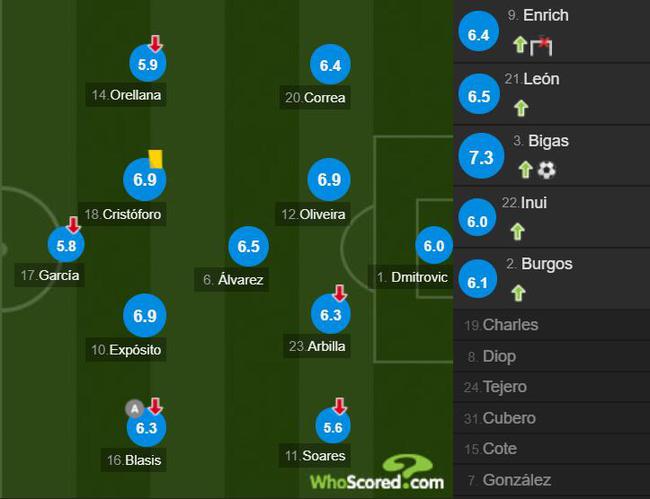Select Álvarez's 6.5 player marker
650x499 pixels.
pos(248,246)
